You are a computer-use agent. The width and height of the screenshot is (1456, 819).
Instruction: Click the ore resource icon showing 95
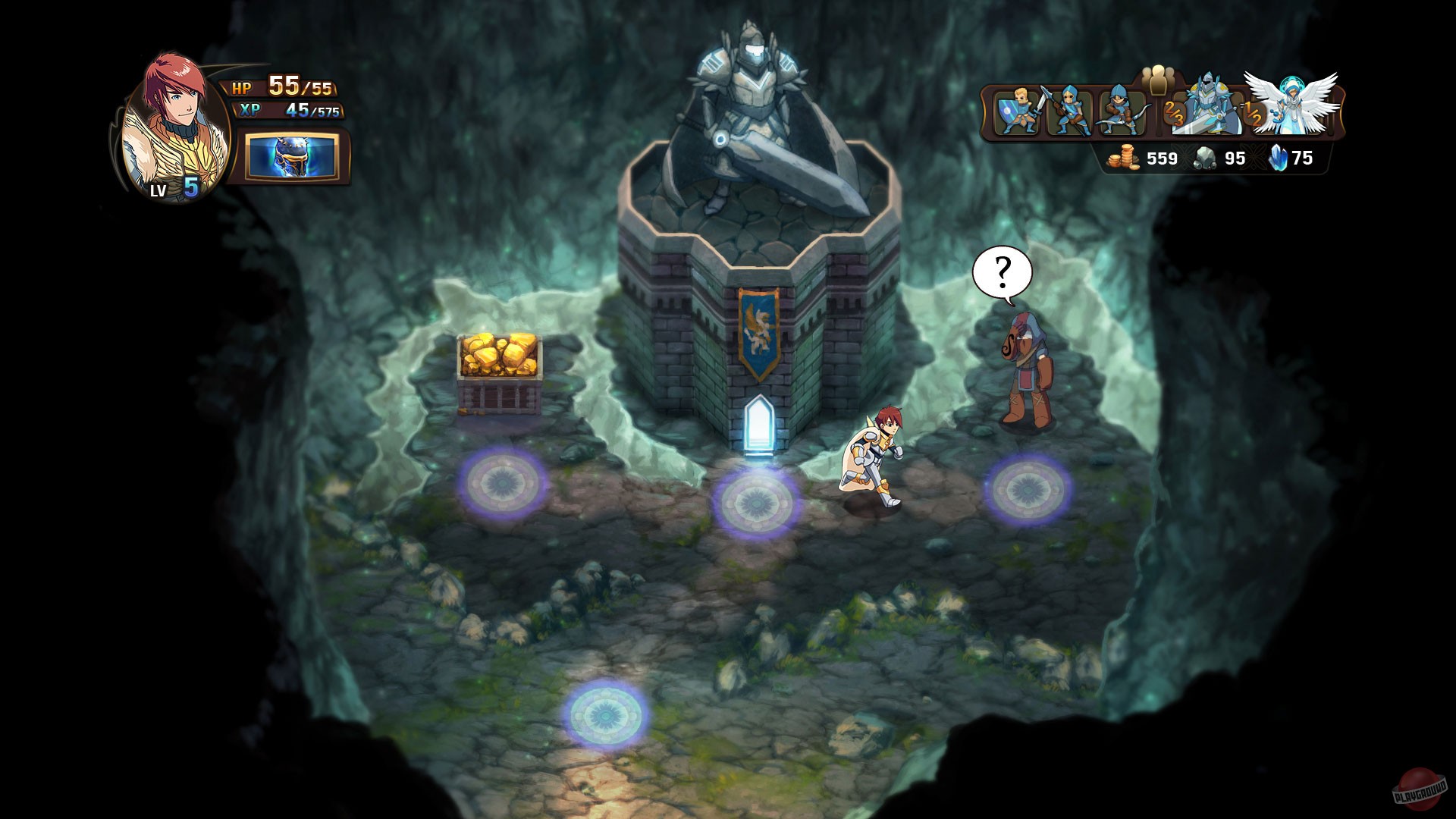coord(1204,158)
